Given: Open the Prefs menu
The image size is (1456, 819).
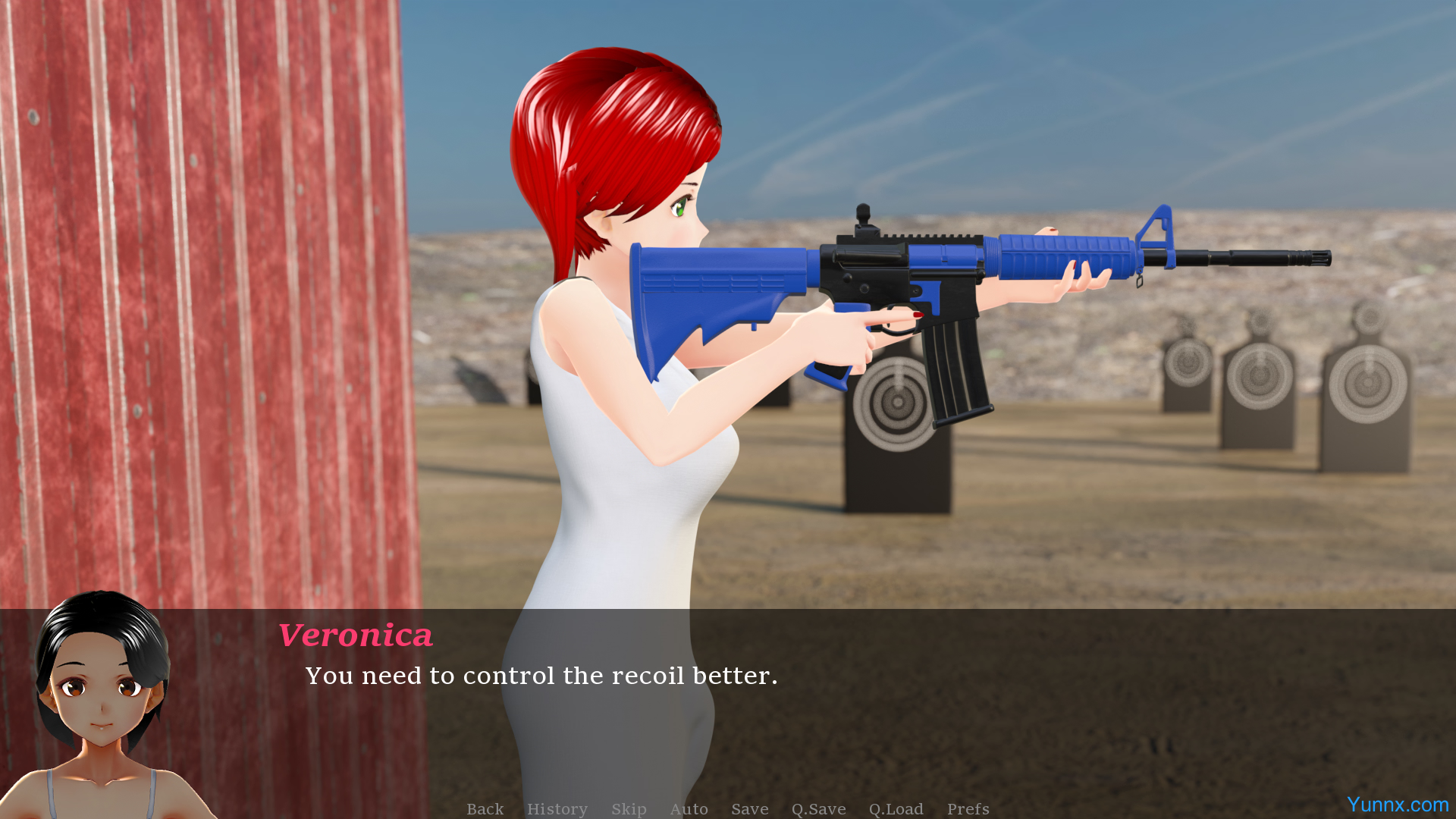Looking at the screenshot, I should 968,809.
